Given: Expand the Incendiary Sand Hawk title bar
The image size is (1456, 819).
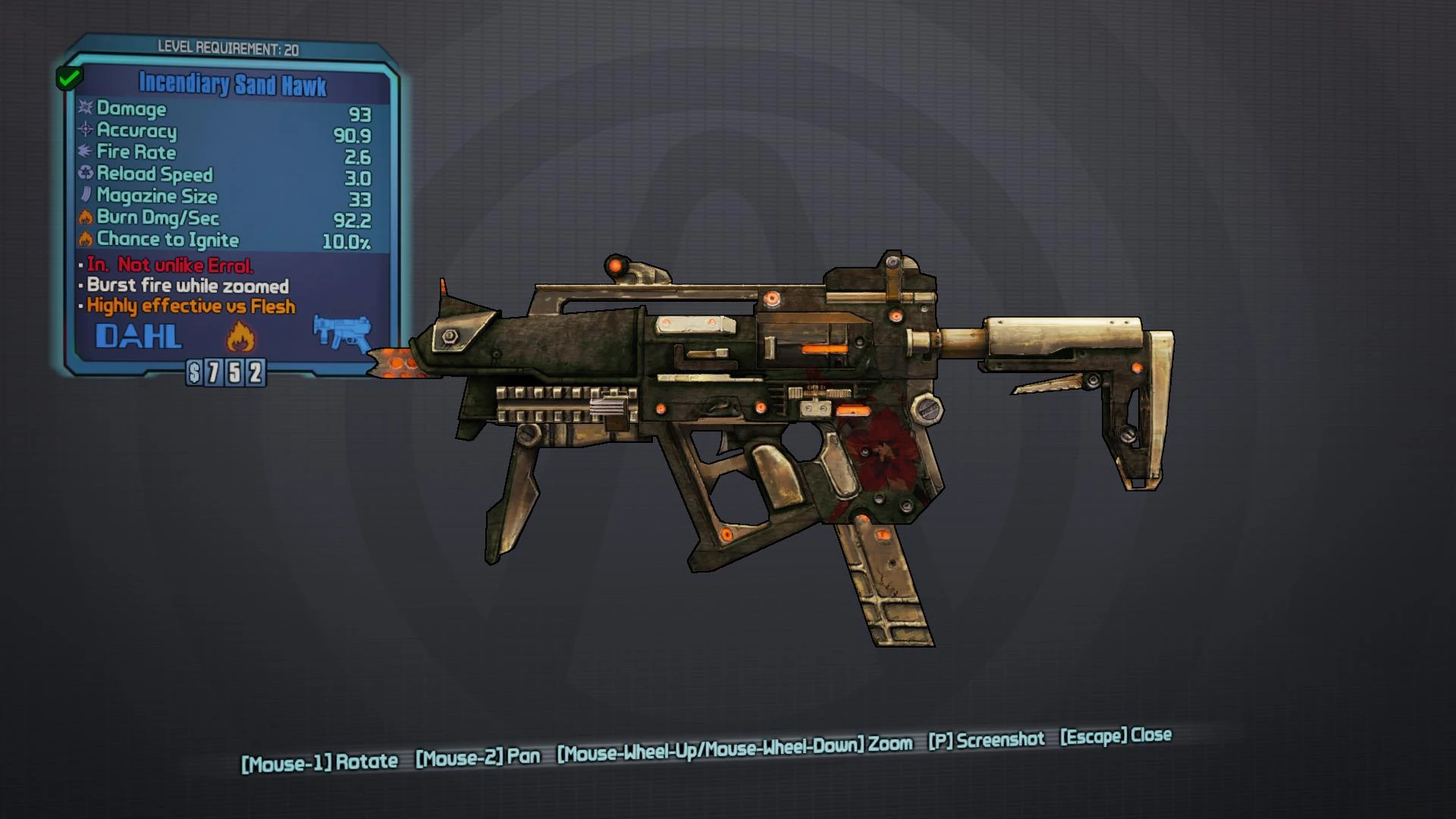Looking at the screenshot, I should 231,84.
